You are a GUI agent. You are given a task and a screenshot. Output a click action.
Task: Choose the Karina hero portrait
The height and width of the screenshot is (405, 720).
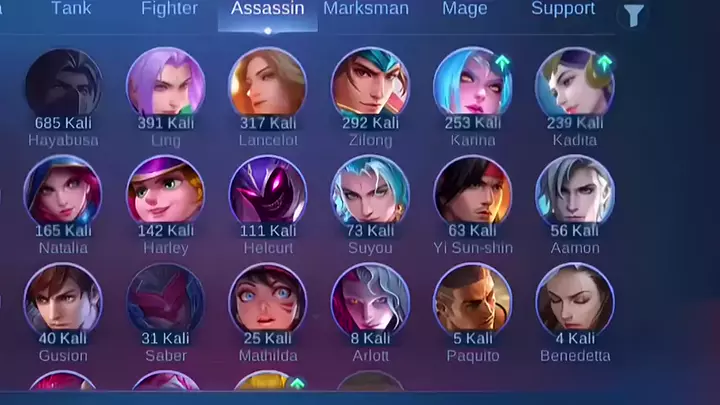(472, 84)
